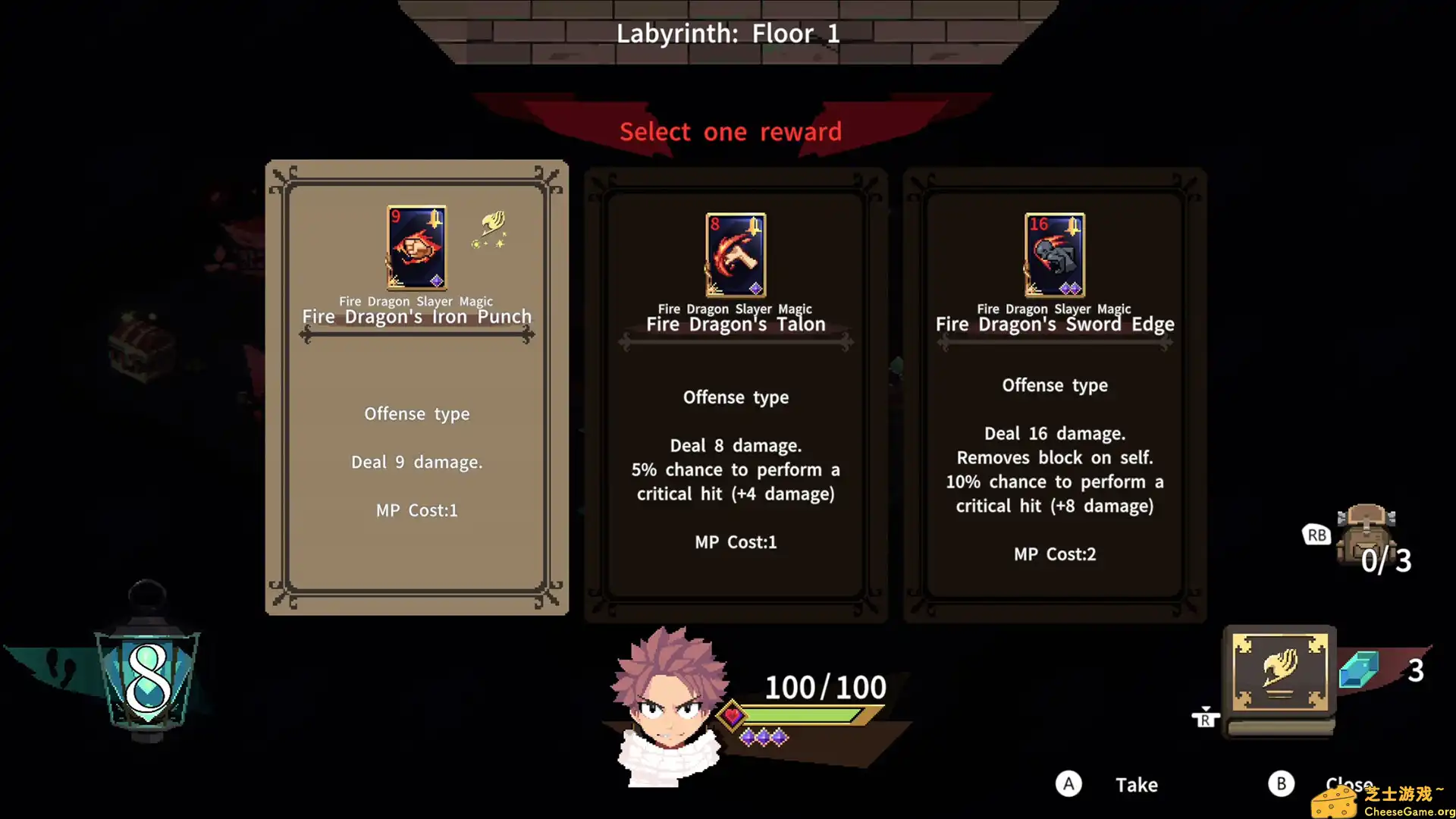The height and width of the screenshot is (819, 1456).
Task: Click the A button prompt next to Take
Action: coord(1069,784)
